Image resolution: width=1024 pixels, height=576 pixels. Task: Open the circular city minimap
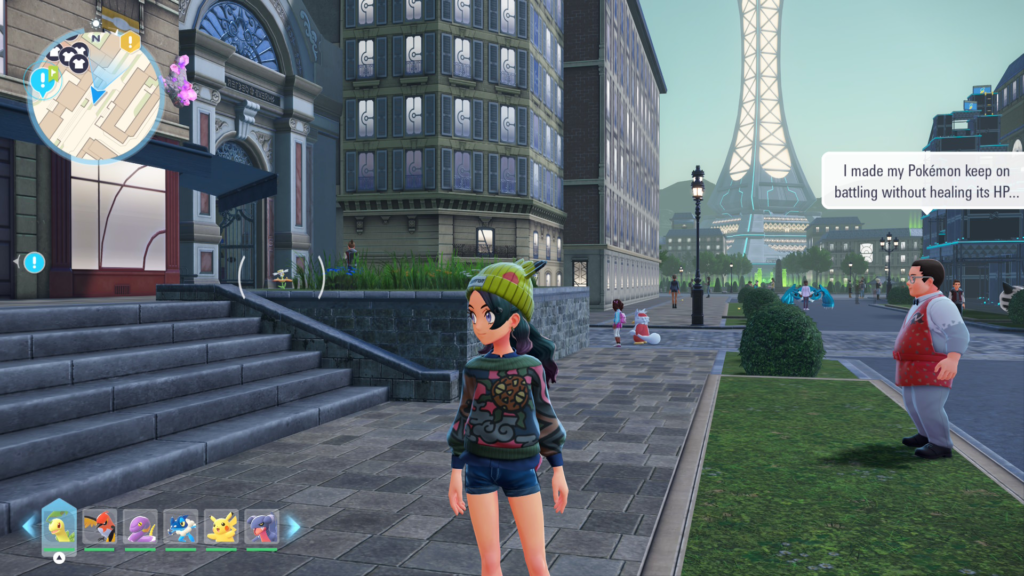coord(95,97)
